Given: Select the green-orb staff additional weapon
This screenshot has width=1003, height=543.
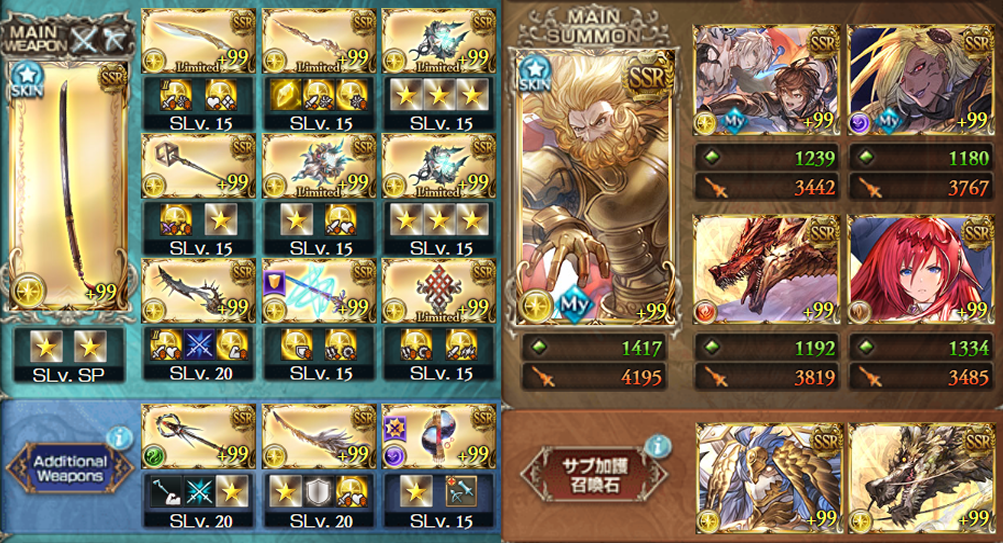Looking at the screenshot, I should pos(199,437).
